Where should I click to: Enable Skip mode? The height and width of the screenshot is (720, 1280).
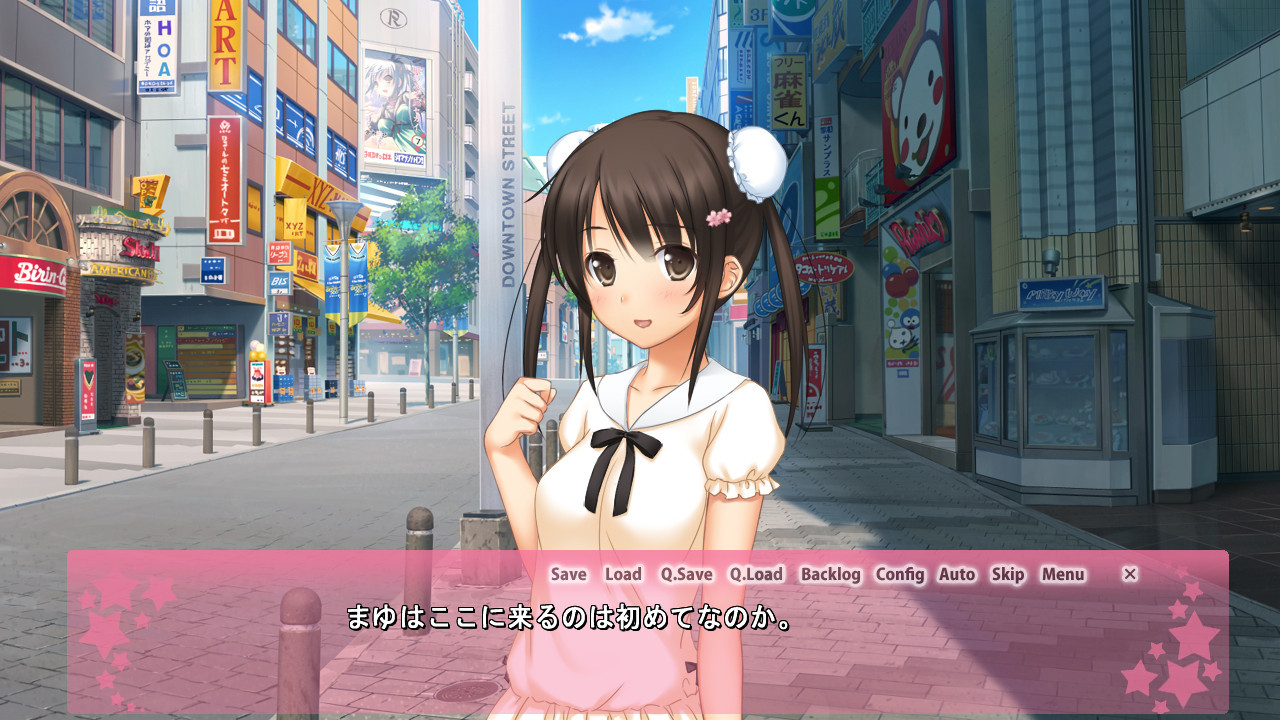pyautogui.click(x=1008, y=574)
